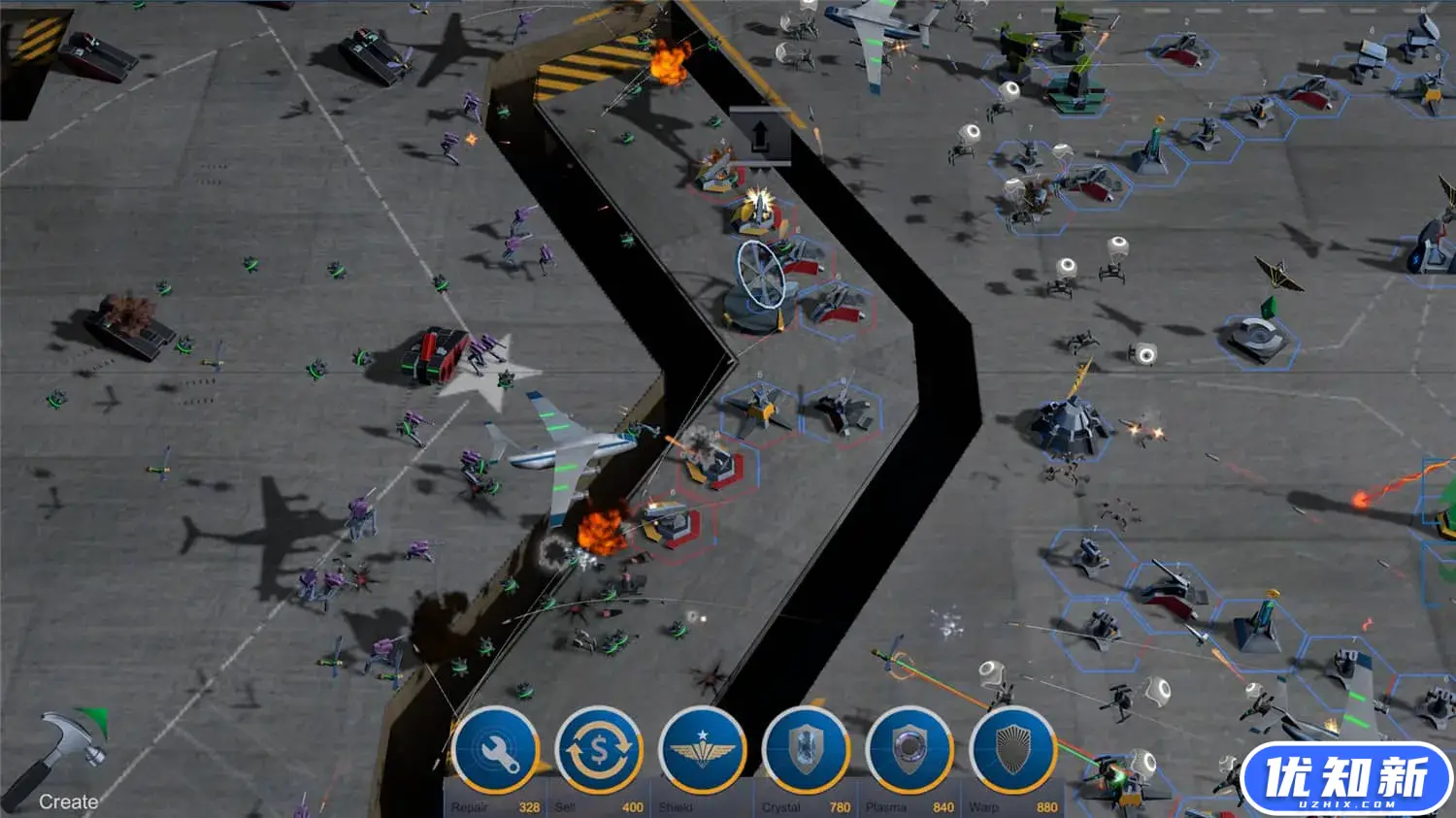Choose the Sell dollar icon
This screenshot has height=818, width=1456.
(599, 751)
